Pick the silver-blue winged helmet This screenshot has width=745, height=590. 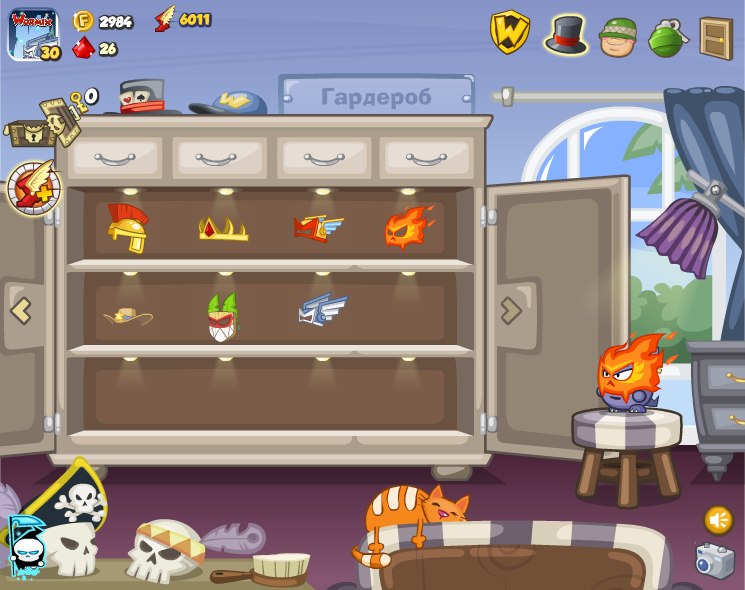322,310
